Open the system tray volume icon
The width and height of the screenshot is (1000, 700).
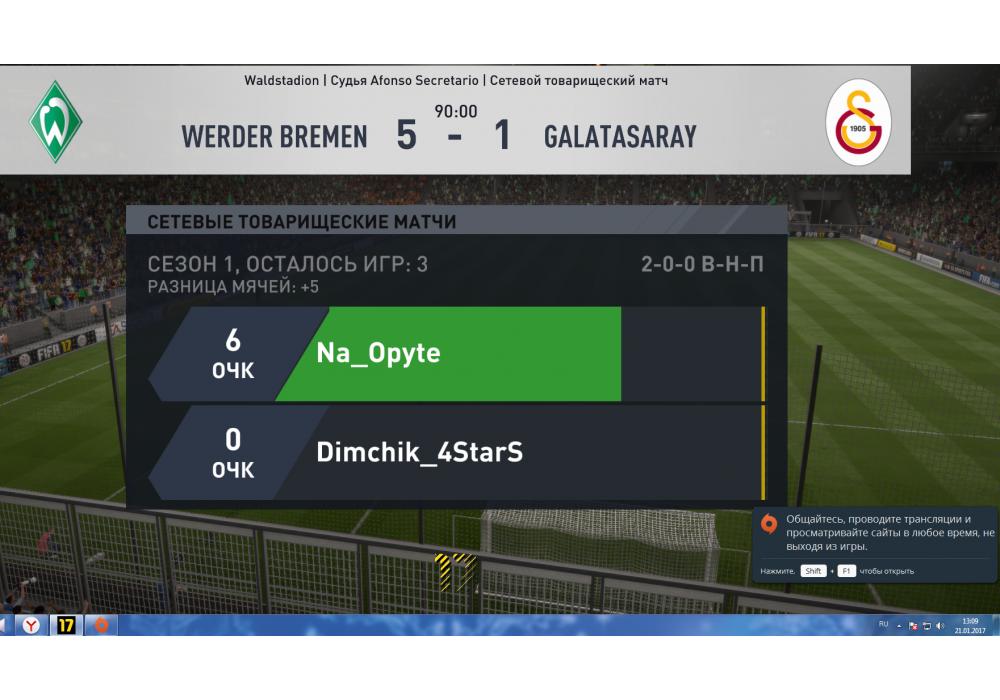940,625
